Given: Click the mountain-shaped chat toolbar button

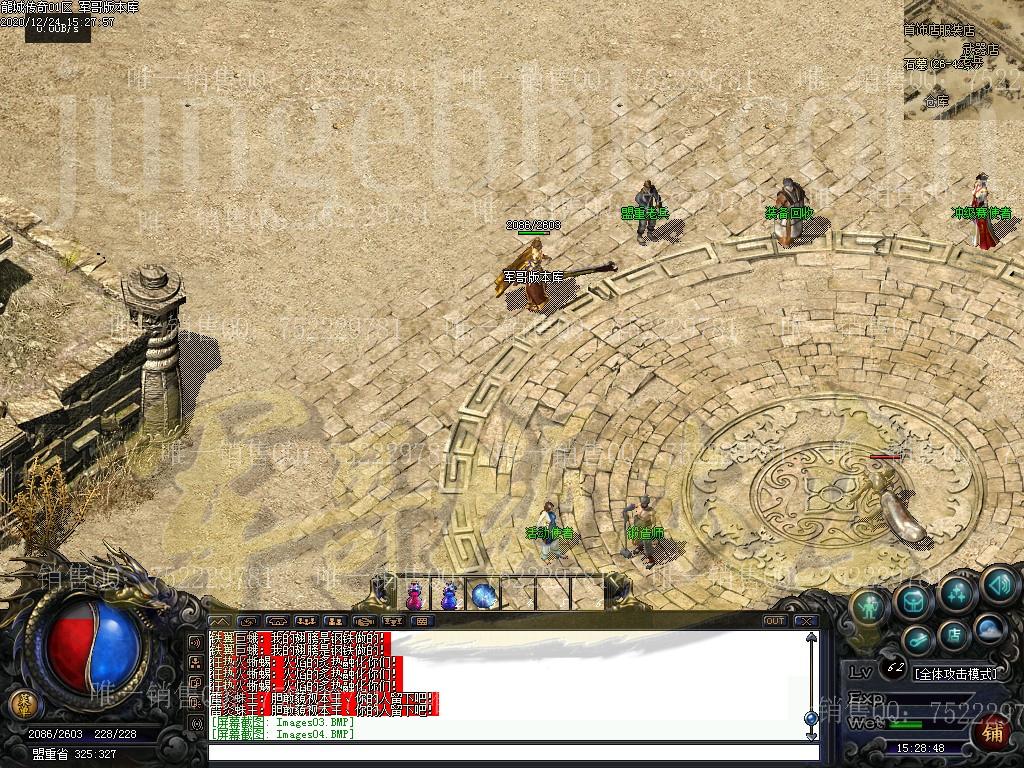Looking at the screenshot, I should coord(218,621).
